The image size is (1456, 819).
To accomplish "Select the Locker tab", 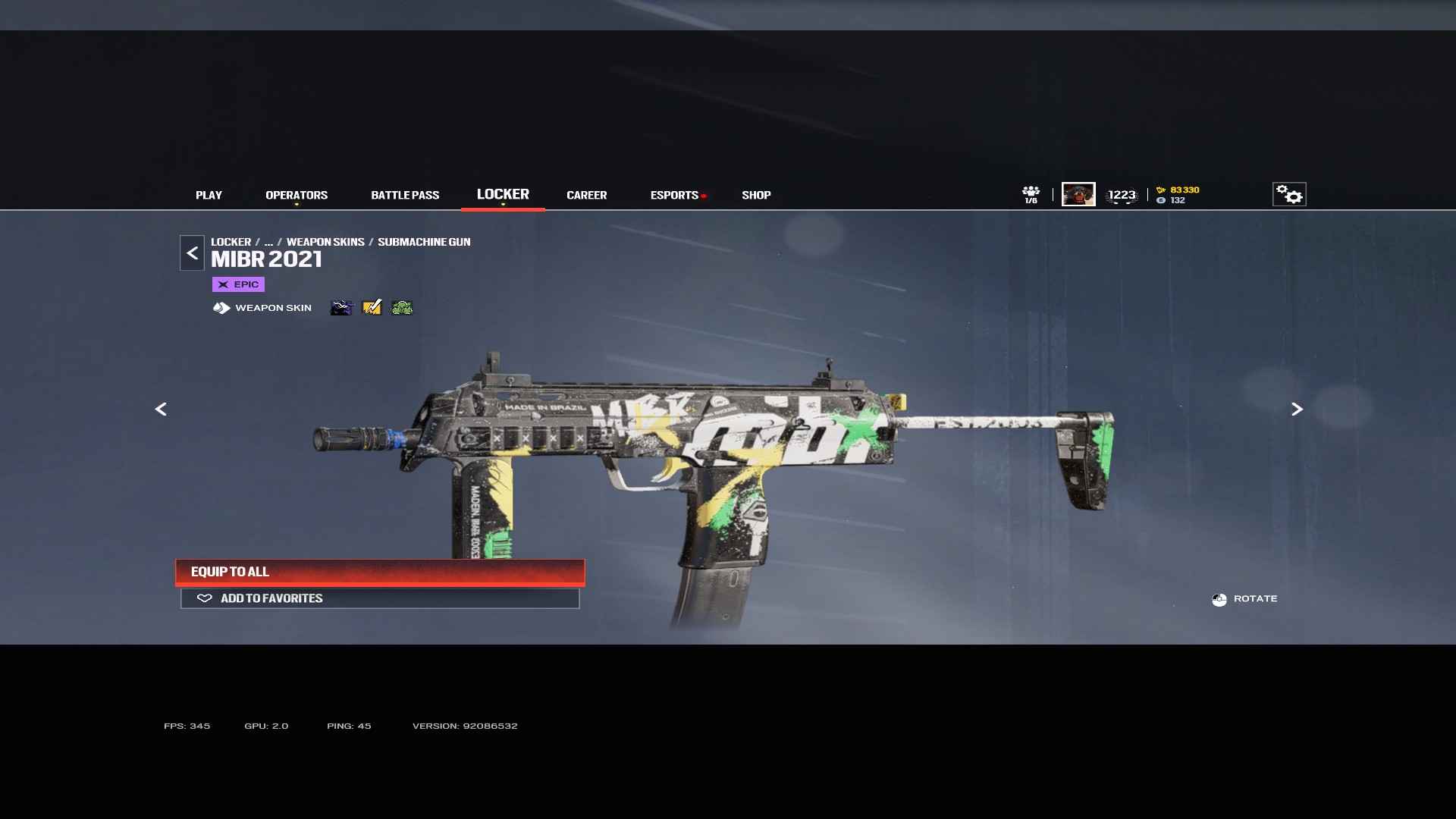I will [503, 194].
